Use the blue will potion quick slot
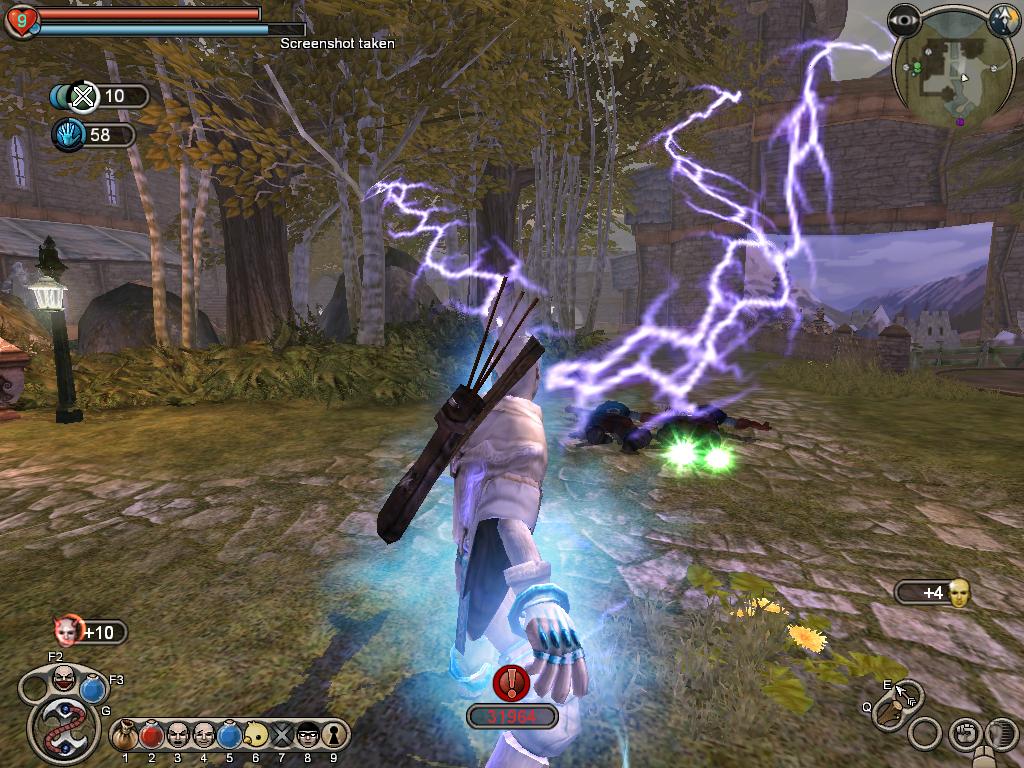The image size is (1024, 768). [93, 689]
